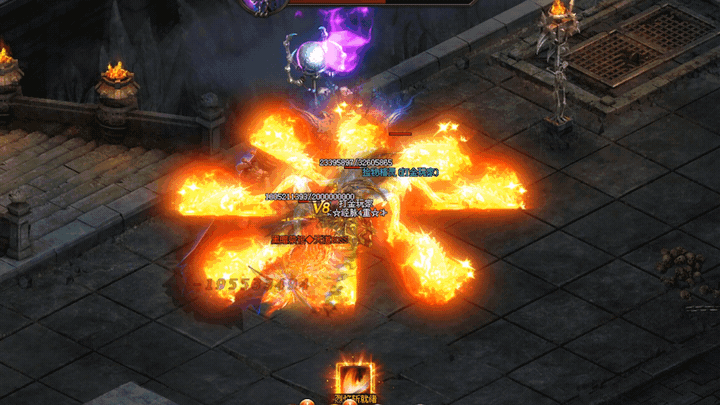The image size is (720, 405).
Task: Click the boss portrait beside the red health bar
Action: pos(261,5)
